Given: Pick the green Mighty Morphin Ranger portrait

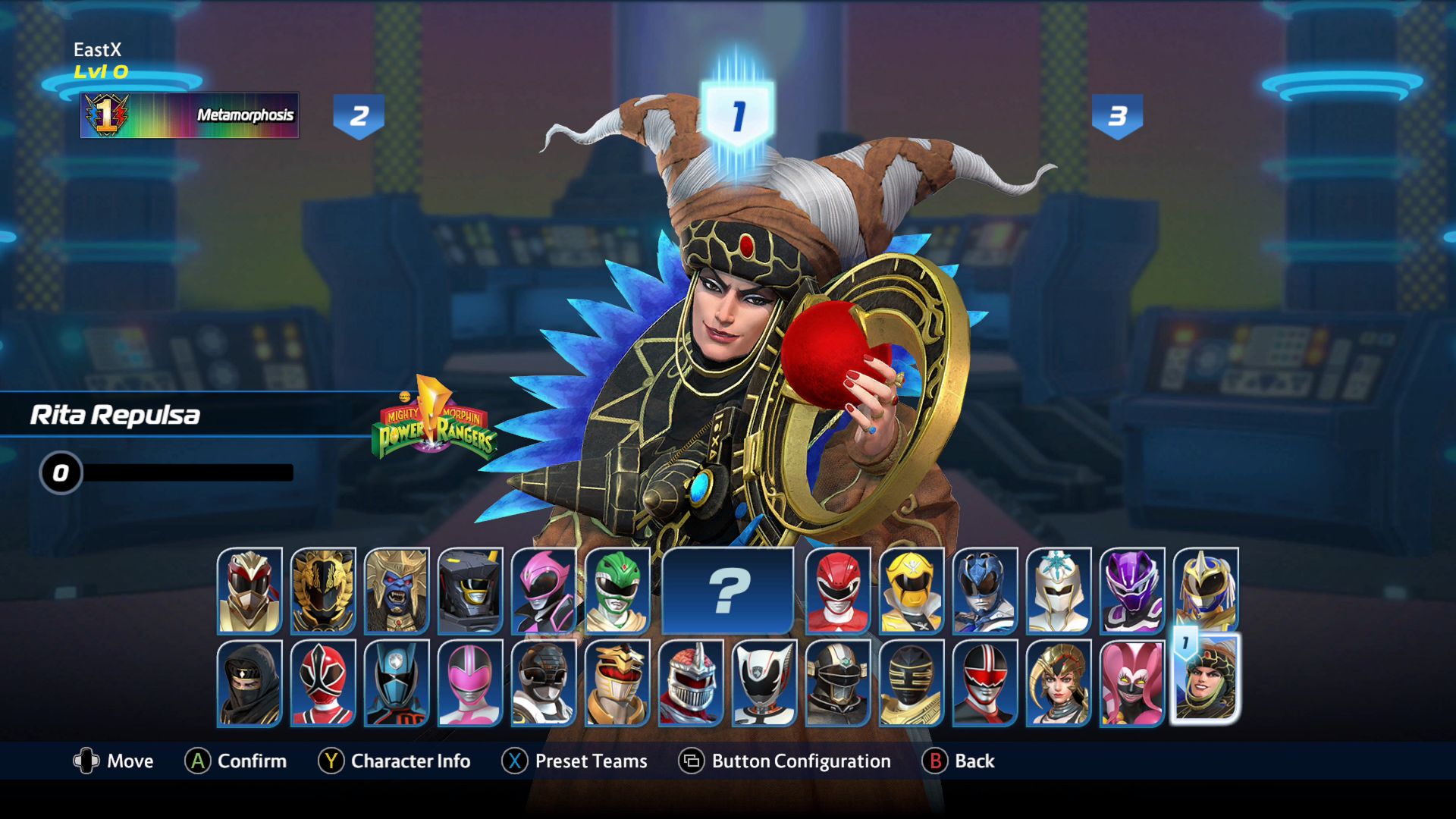Looking at the screenshot, I should coord(617,591).
